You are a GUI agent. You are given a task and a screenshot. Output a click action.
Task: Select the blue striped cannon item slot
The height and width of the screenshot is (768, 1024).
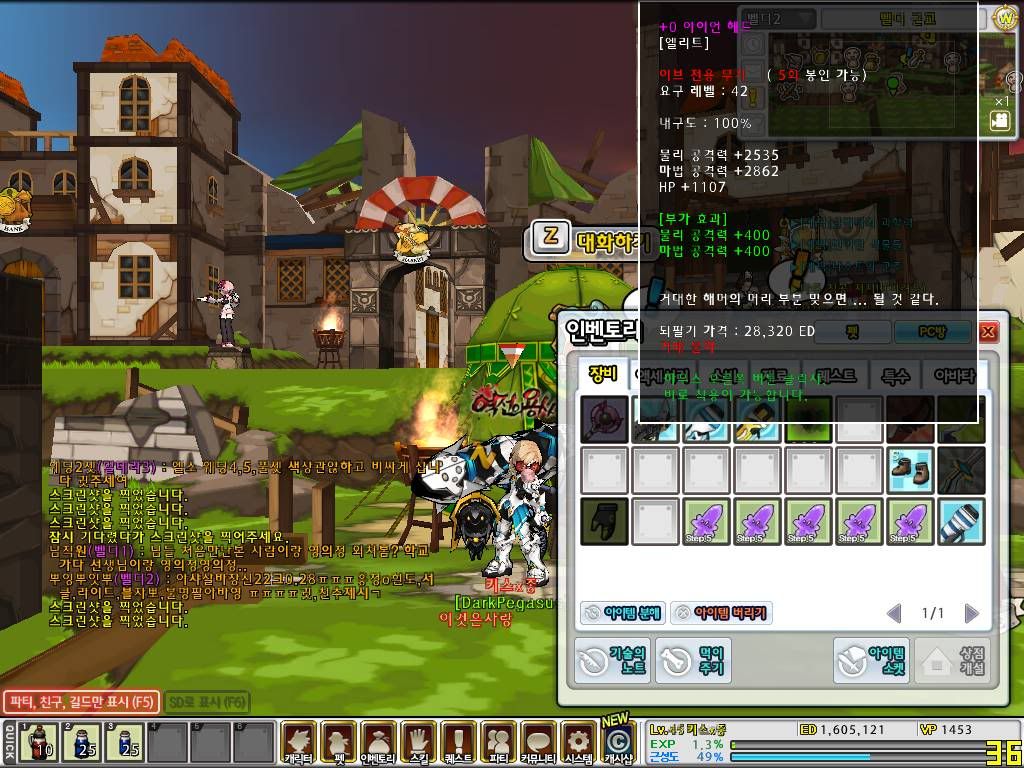pyautogui.click(x=961, y=521)
